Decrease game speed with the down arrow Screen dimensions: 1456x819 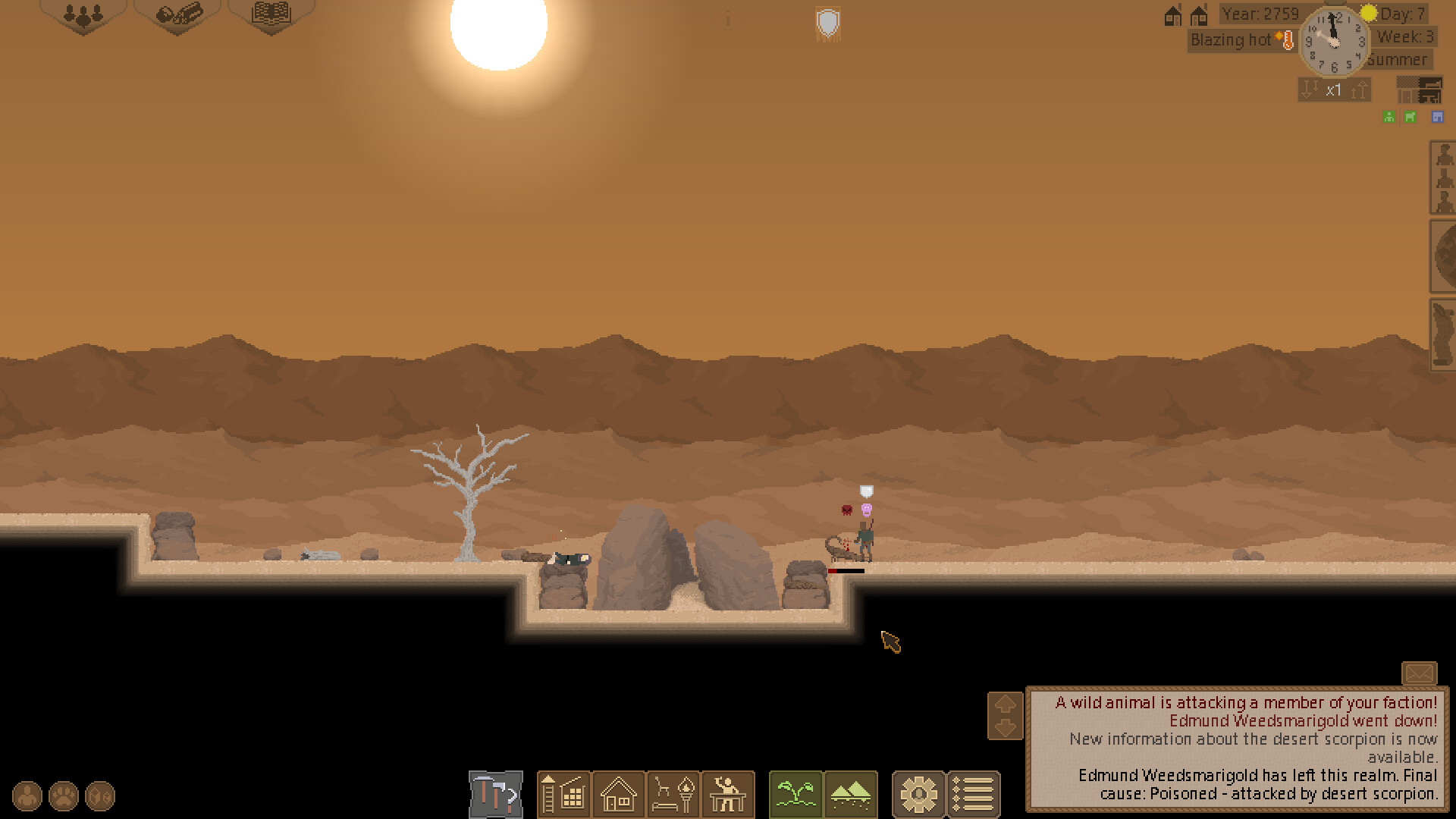coord(1309,89)
